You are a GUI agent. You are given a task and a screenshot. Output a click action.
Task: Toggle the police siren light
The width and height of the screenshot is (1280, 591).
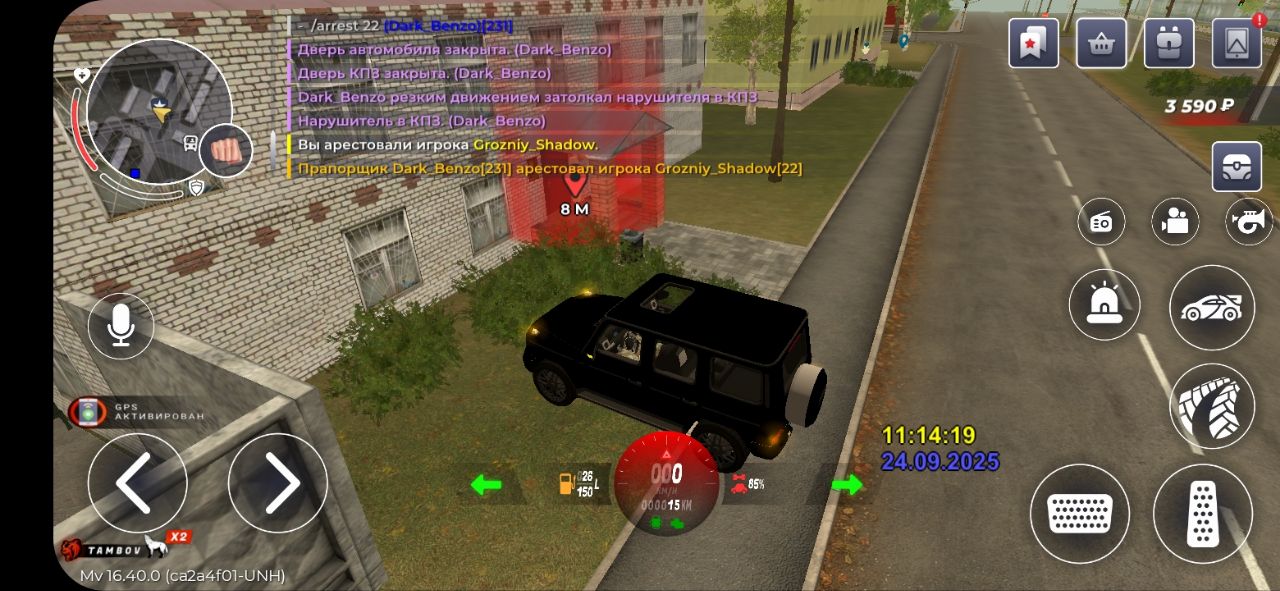(1104, 304)
